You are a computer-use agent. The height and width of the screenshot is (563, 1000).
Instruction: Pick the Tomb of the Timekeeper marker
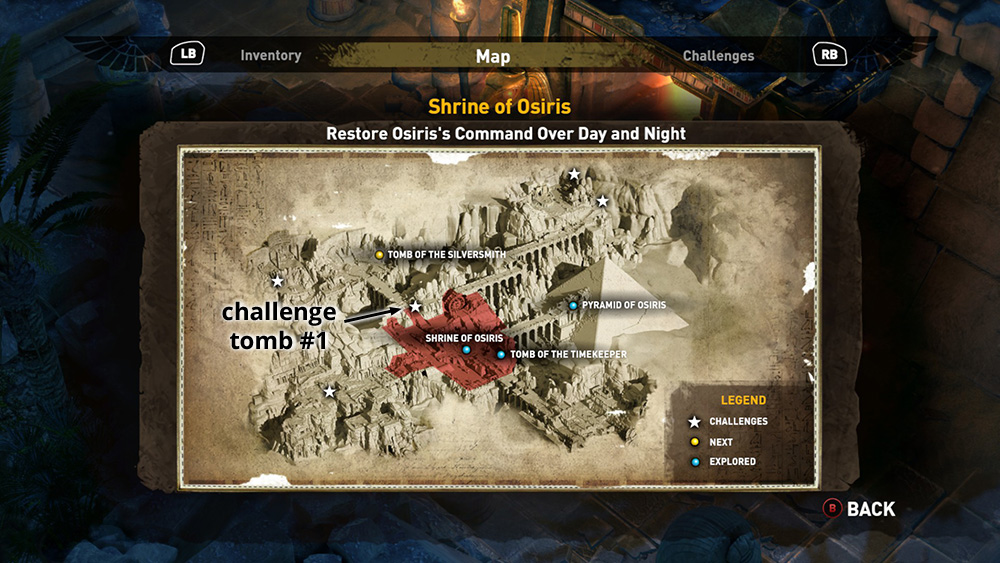point(501,355)
